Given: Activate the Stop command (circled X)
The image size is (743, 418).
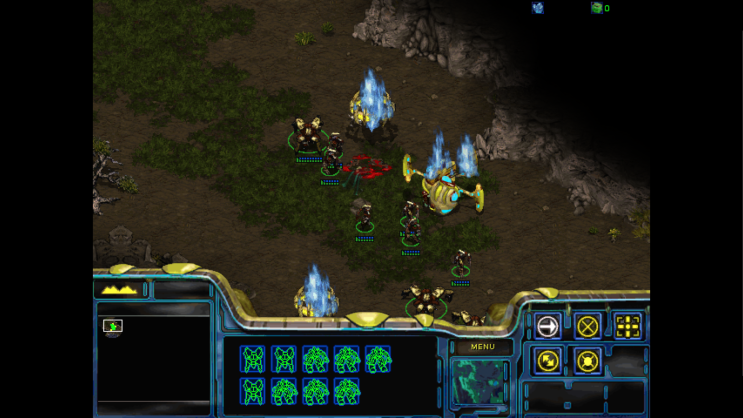Looking at the screenshot, I should pyautogui.click(x=587, y=326).
